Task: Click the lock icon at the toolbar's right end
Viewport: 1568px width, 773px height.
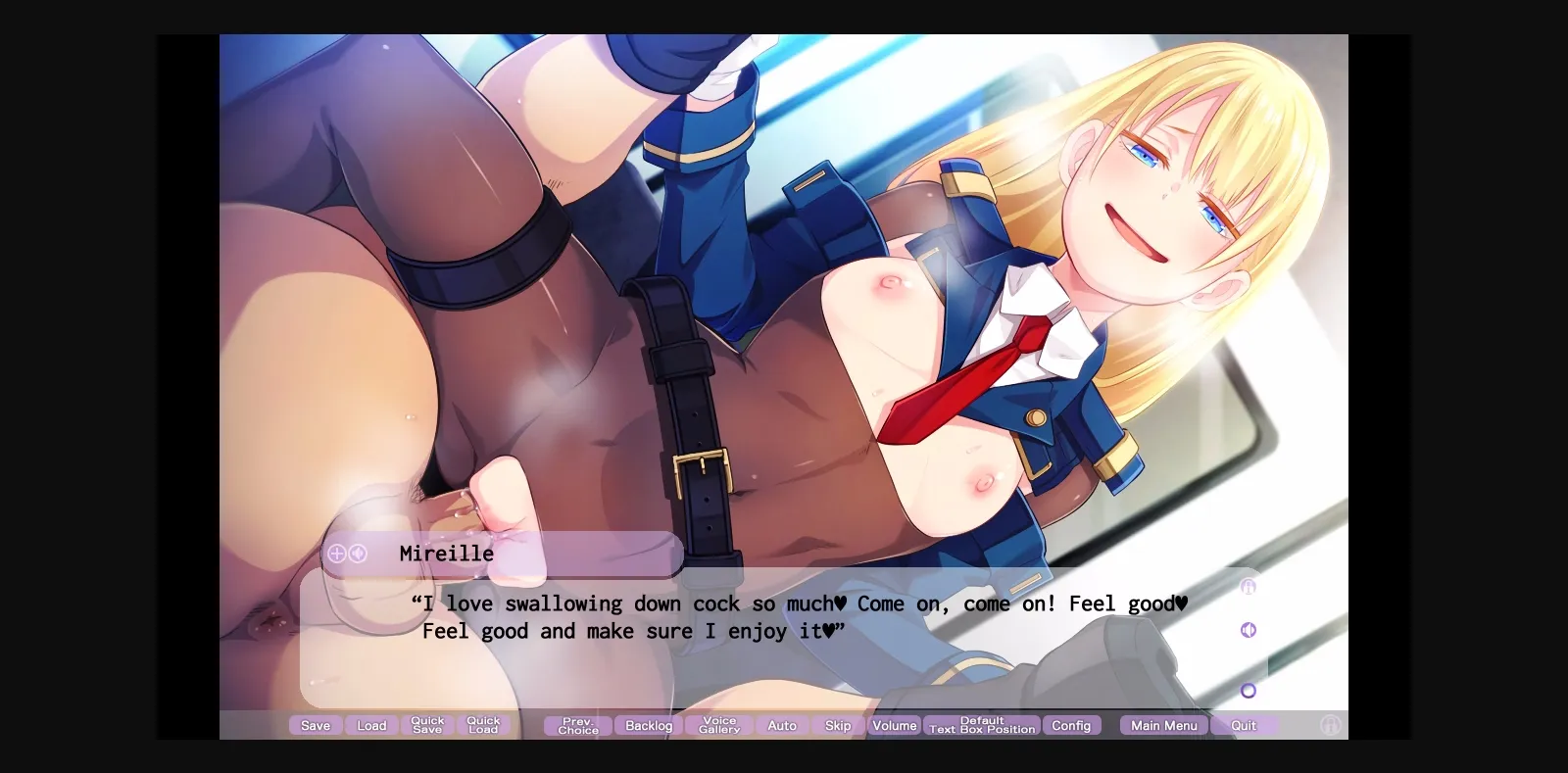Action: pos(1331,725)
